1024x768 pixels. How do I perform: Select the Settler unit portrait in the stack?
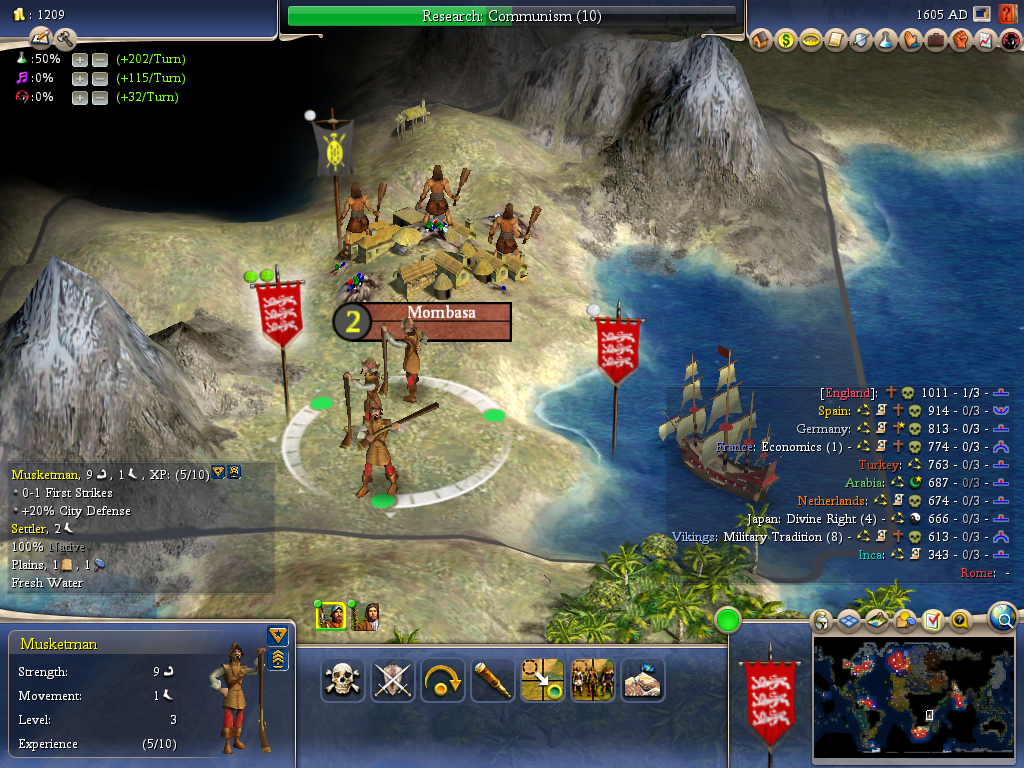[367, 615]
